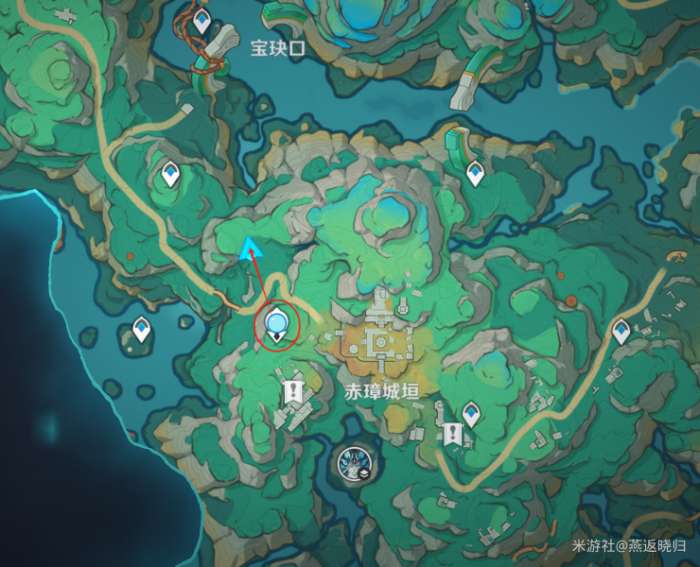This screenshot has width=700, height=567.
Task: Select the waypoint circled in red
Action: pos(277,324)
